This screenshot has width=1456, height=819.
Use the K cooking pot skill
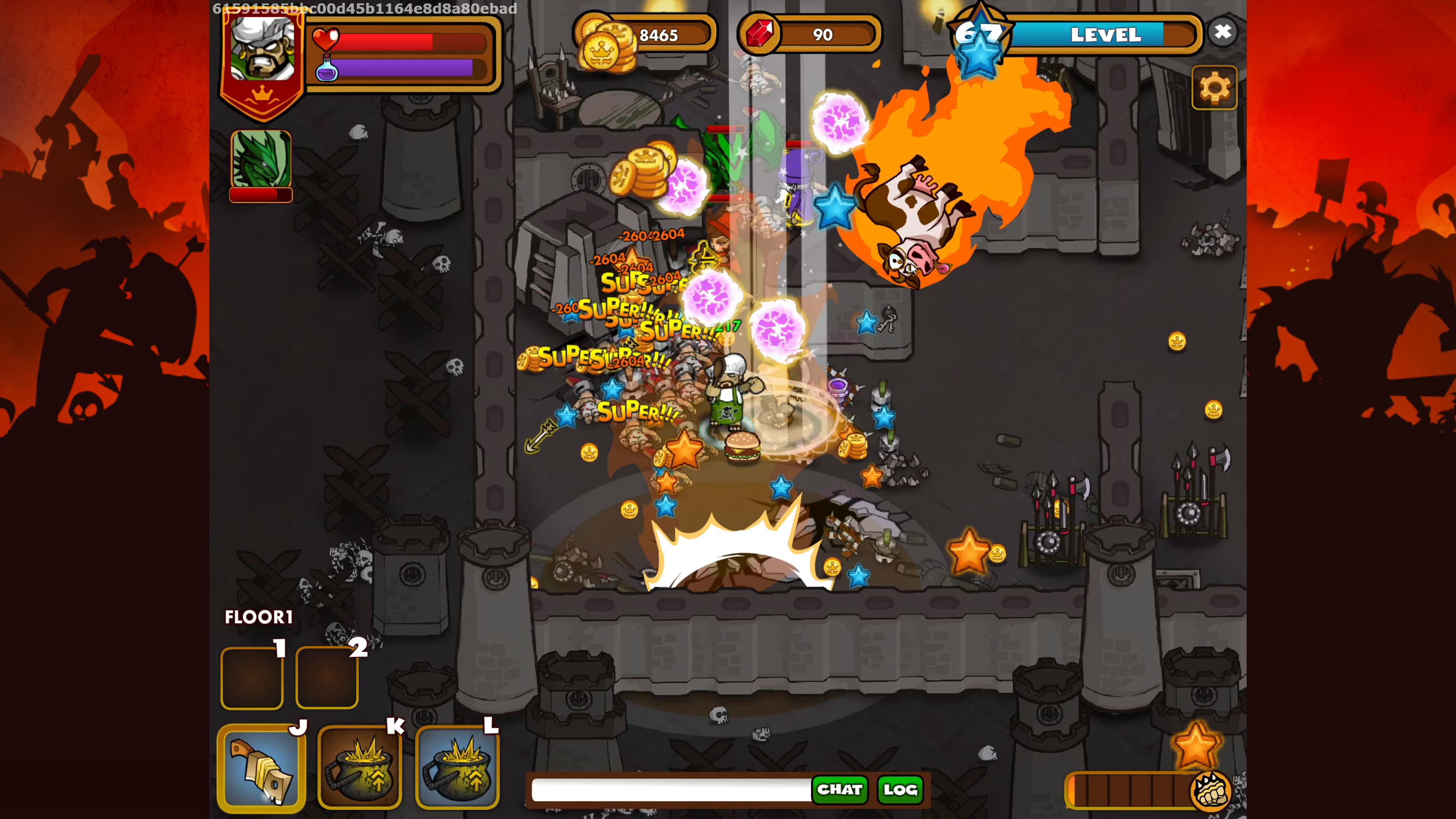point(360,767)
